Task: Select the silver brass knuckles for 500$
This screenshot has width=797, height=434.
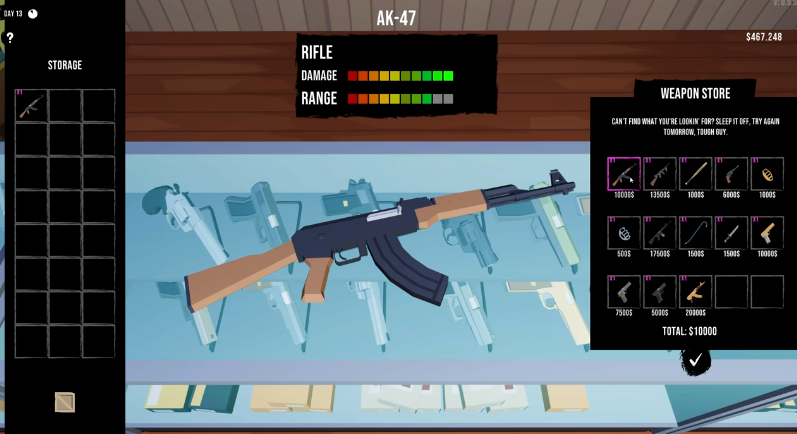Action: coord(624,233)
